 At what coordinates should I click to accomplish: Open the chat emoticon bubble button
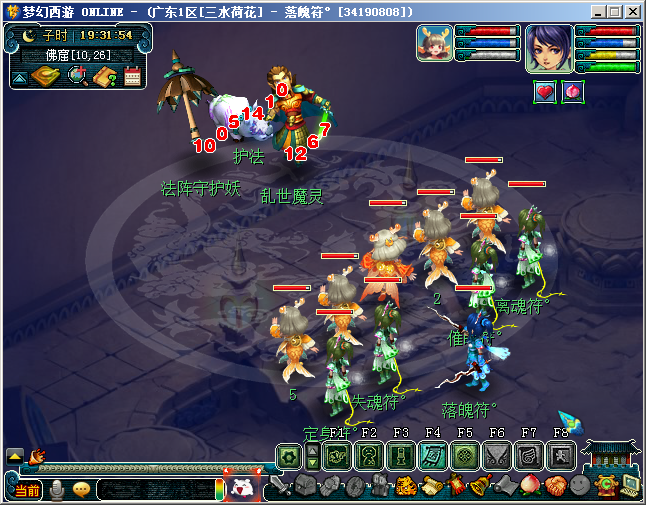click(x=81, y=490)
